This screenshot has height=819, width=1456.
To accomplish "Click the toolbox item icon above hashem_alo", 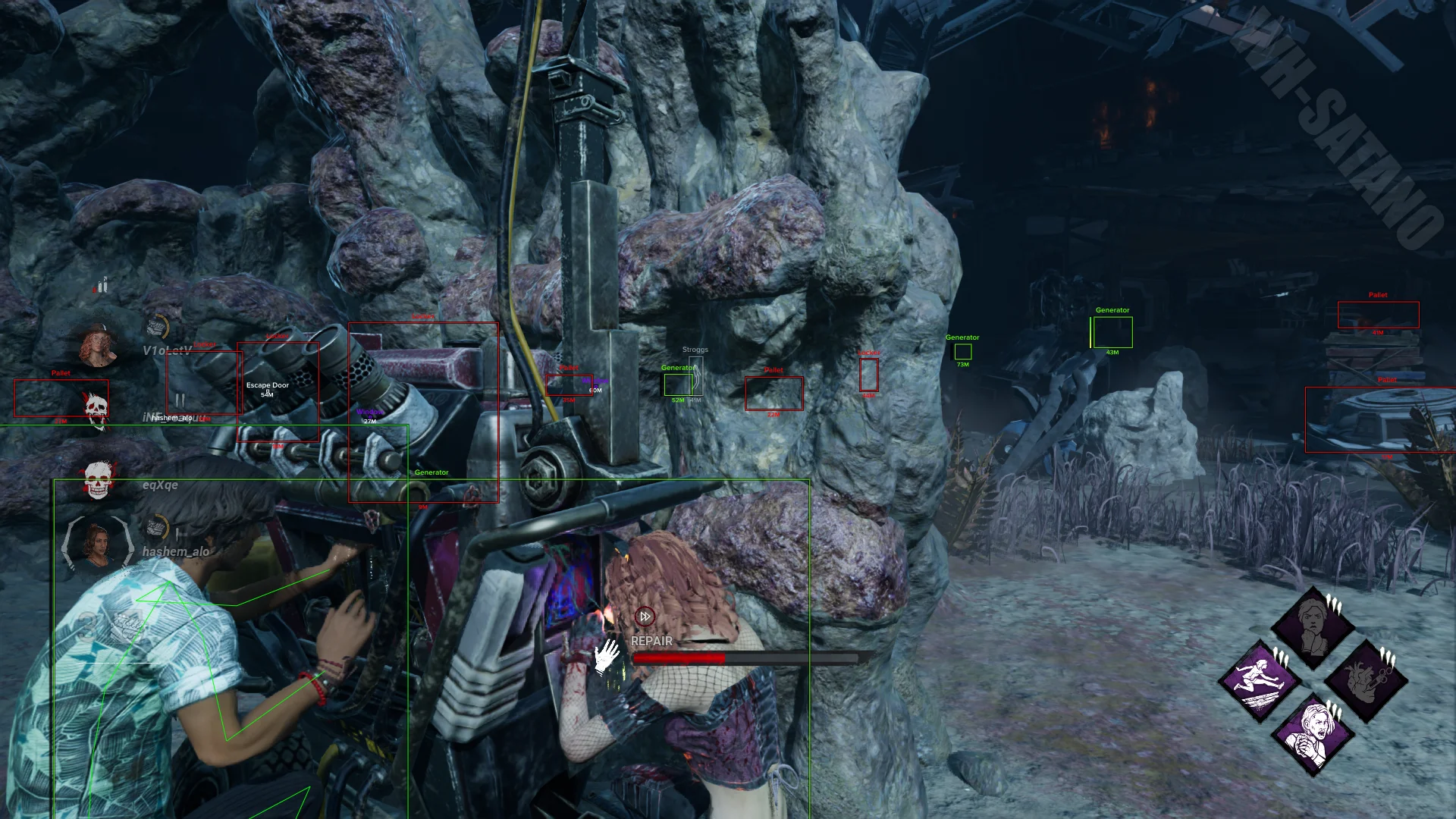I will (157, 526).
